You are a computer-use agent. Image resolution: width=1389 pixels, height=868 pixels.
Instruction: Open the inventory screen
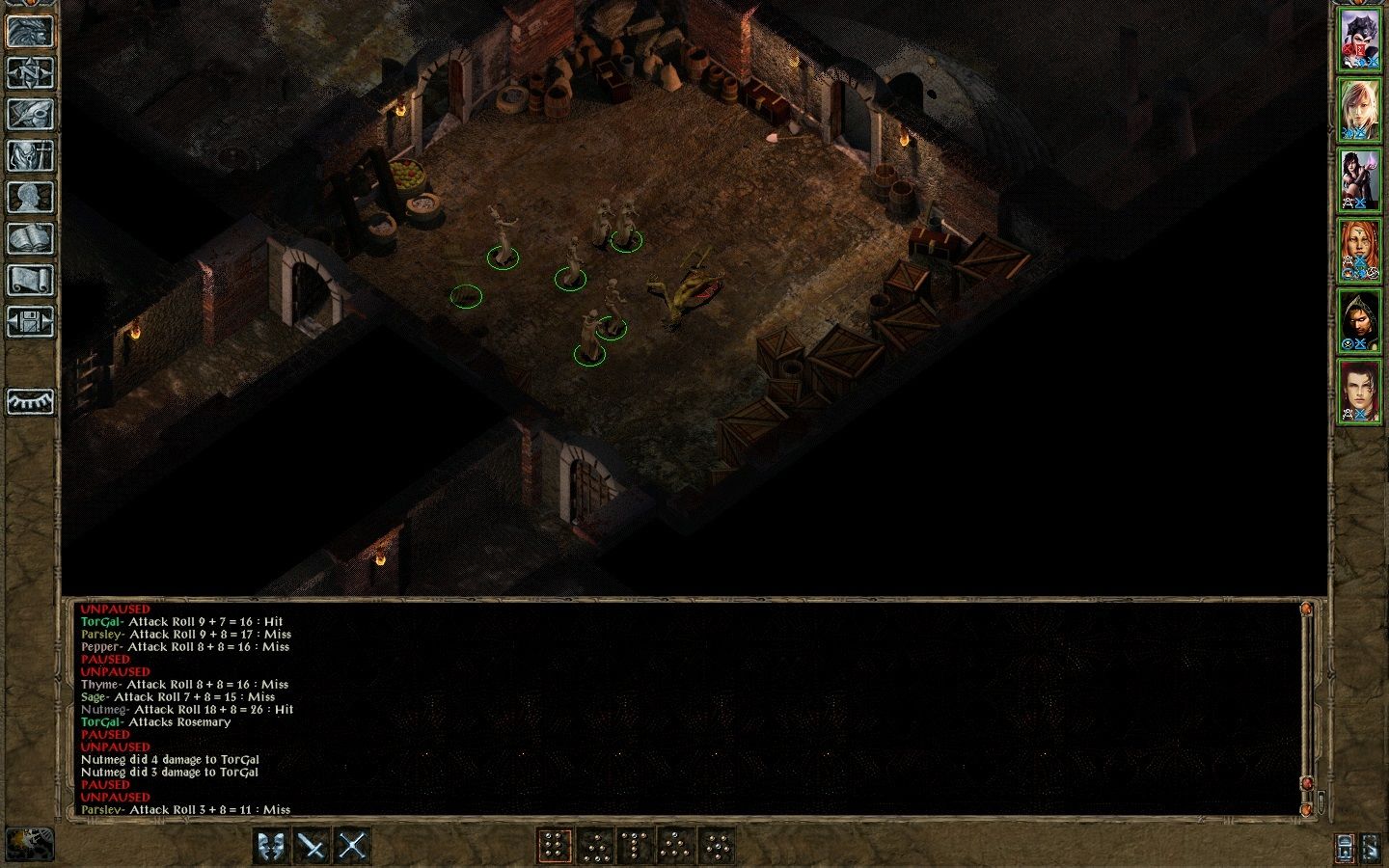[30, 155]
